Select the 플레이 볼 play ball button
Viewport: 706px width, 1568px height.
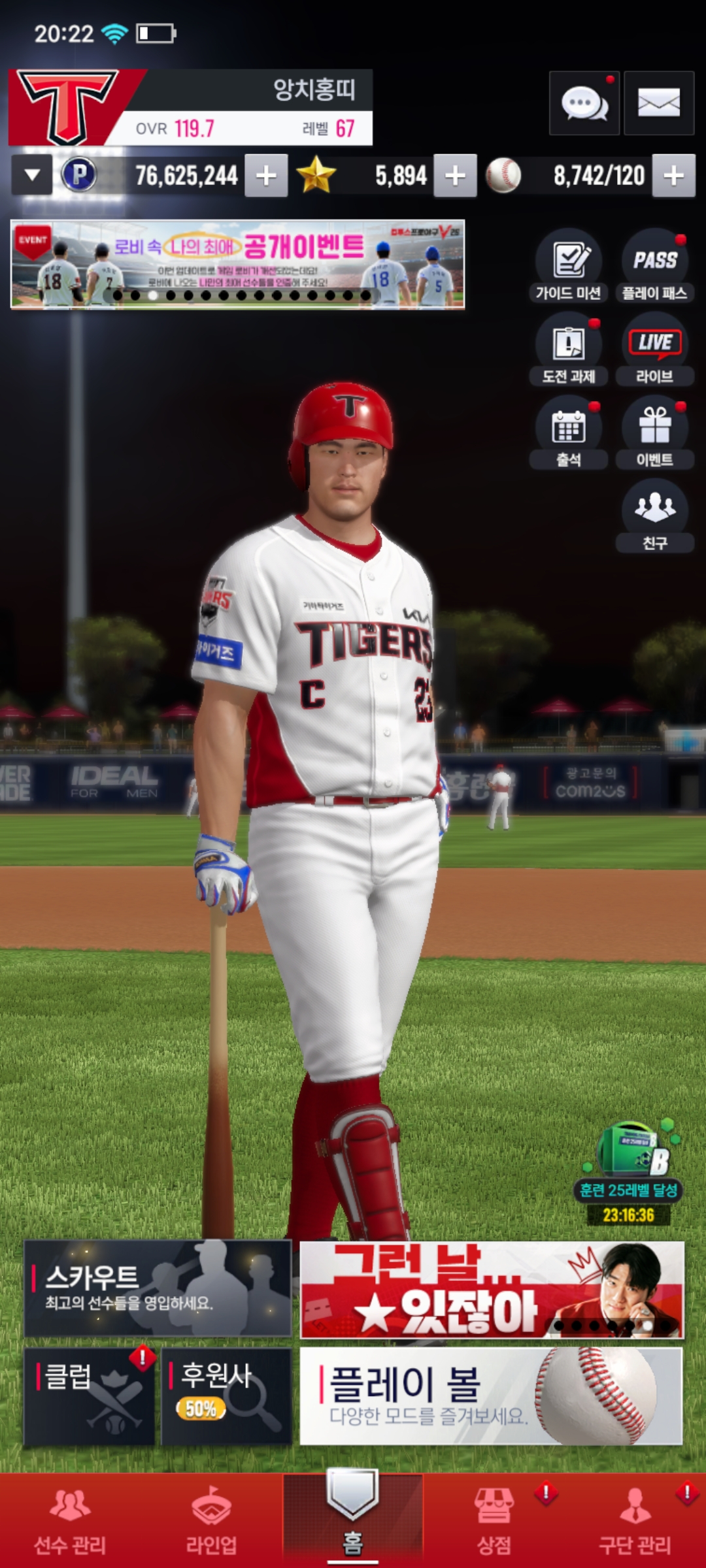point(491,1396)
